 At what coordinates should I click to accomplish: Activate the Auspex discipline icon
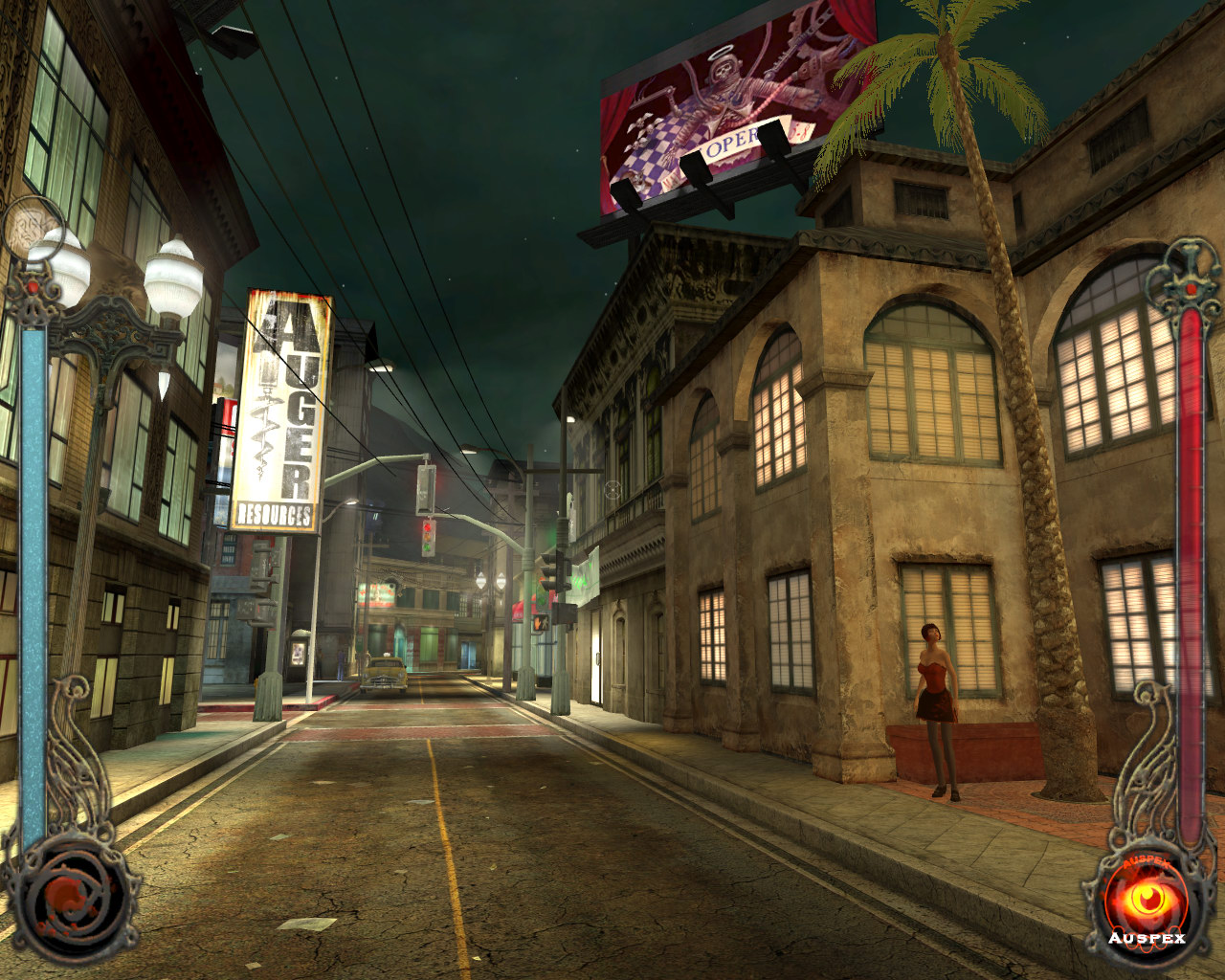pos(1145,900)
